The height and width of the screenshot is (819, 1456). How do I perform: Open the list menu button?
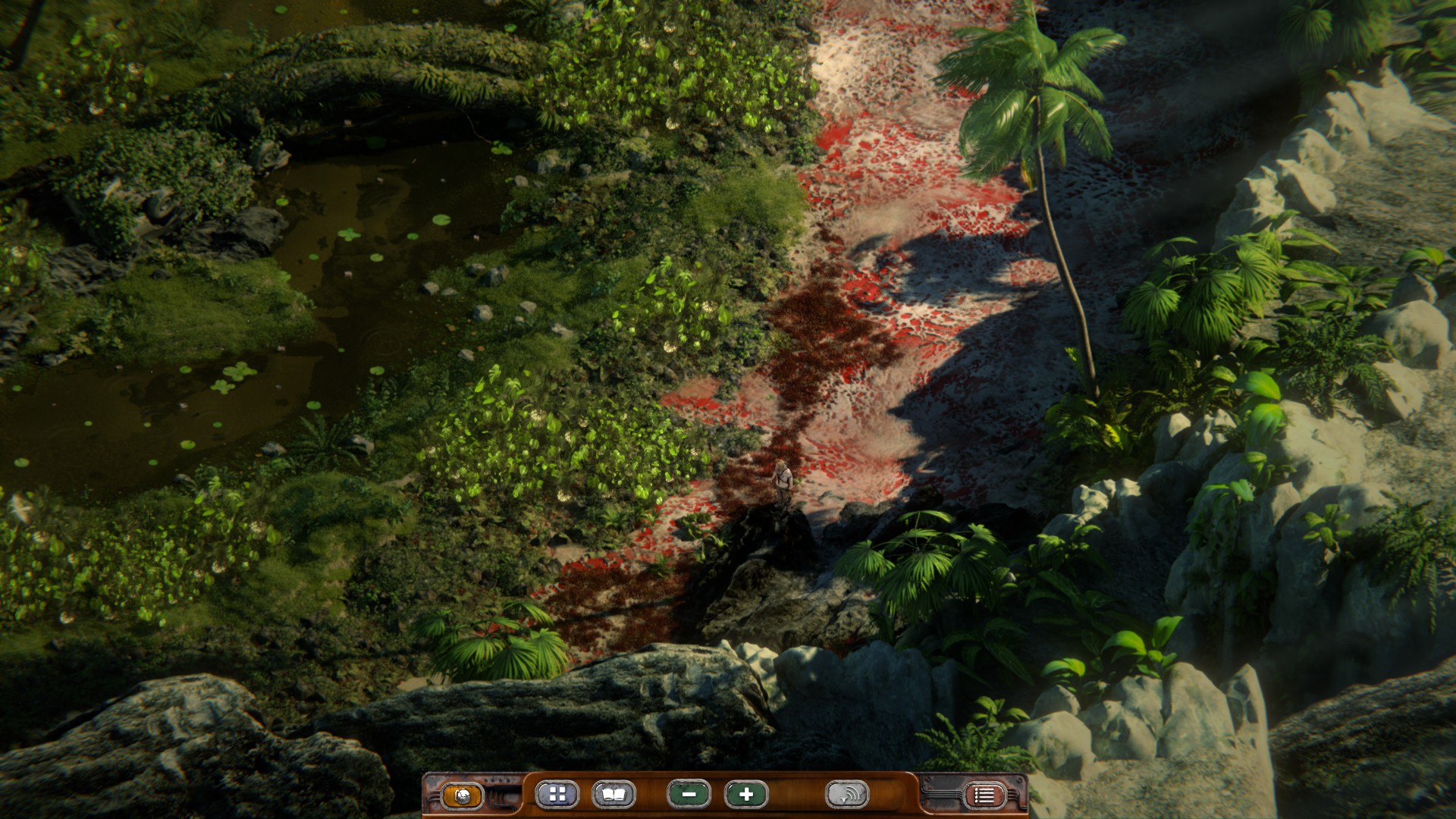pos(984,795)
